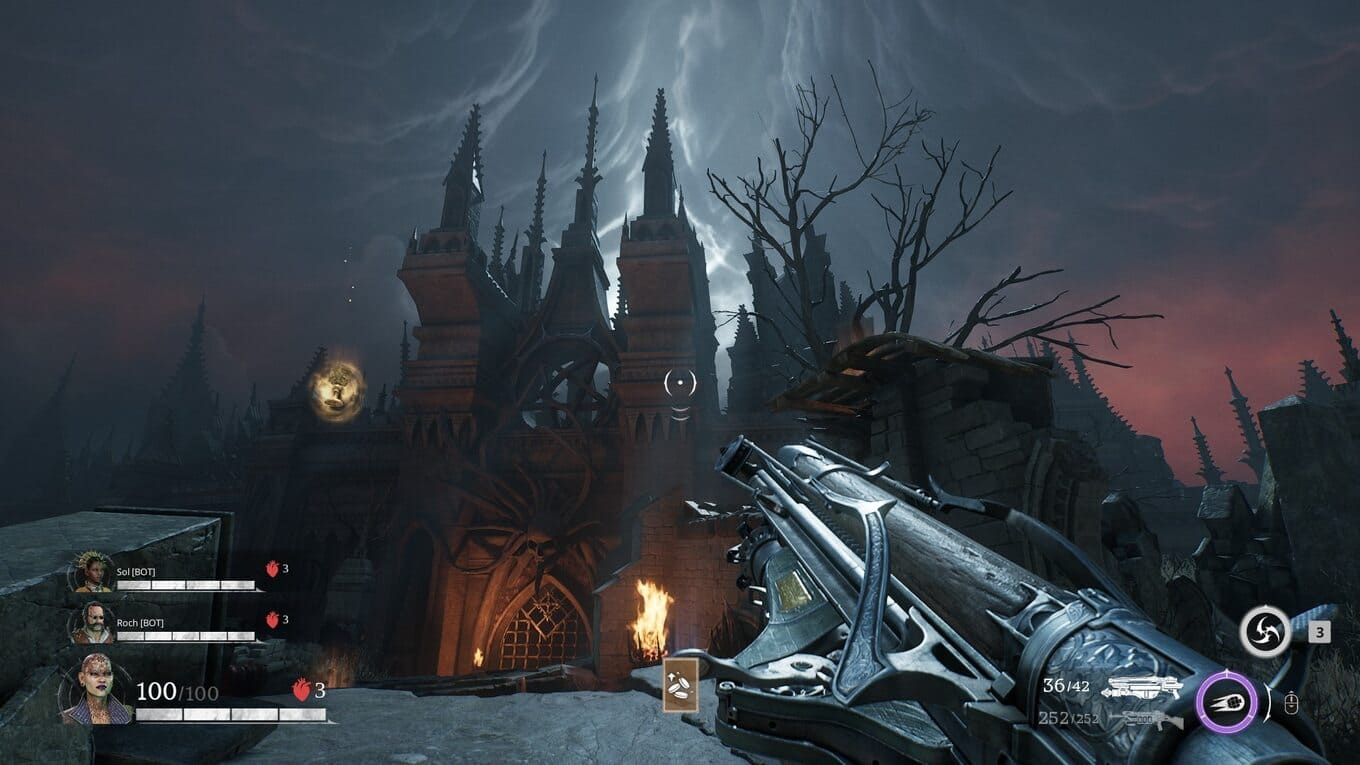1360x765 pixels.
Task: Click the golden chalice objective marker
Action: pyautogui.click(x=337, y=391)
